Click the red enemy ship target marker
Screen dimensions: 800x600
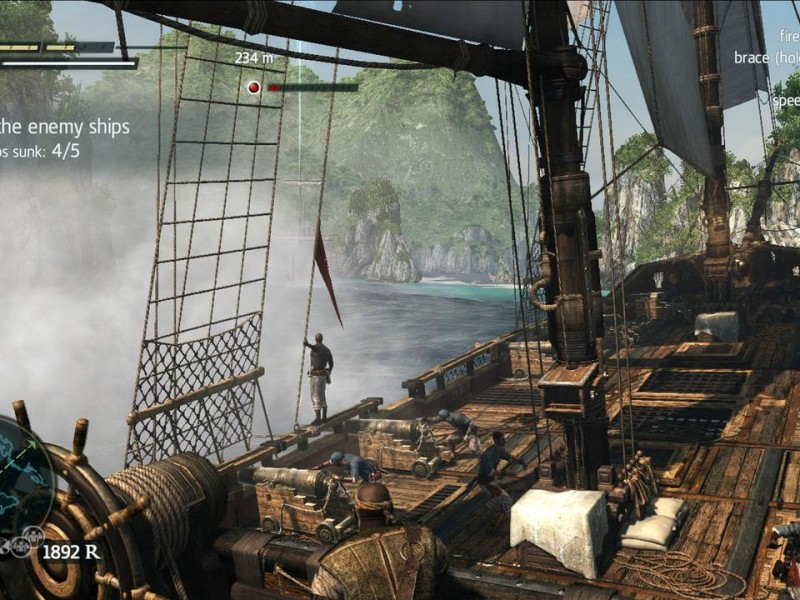tap(254, 87)
